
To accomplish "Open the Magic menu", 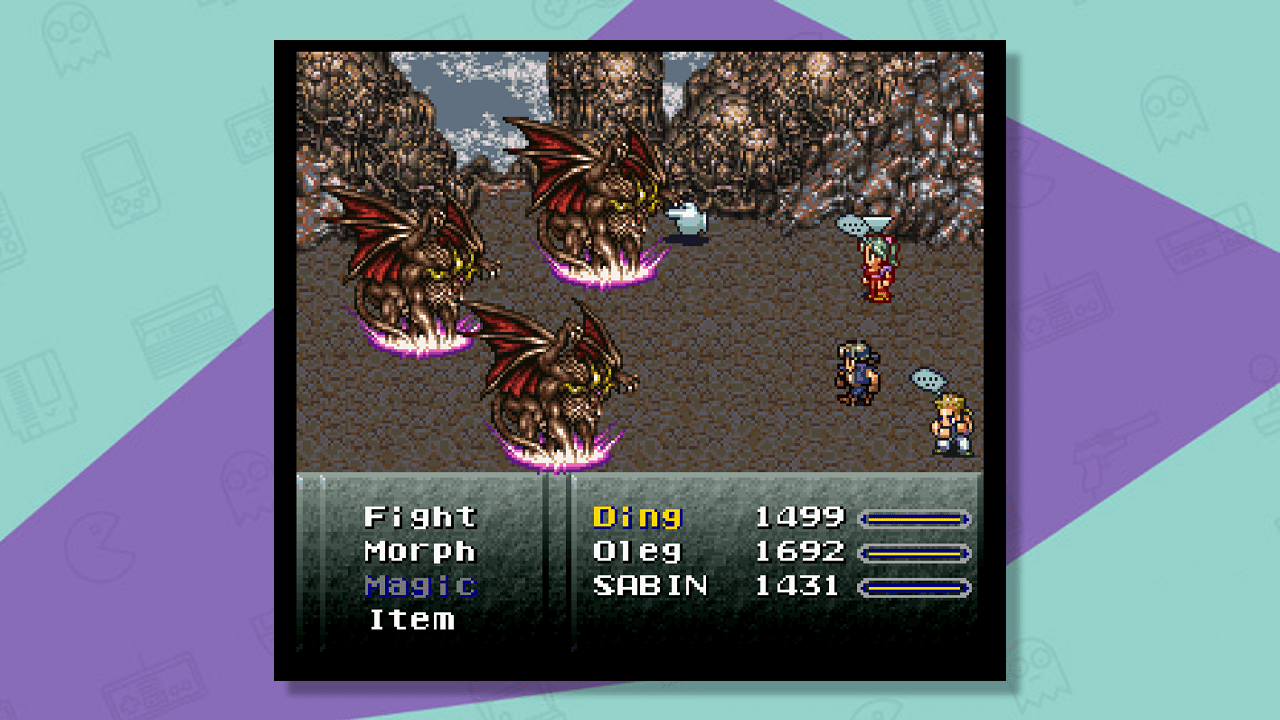I will 420,587.
